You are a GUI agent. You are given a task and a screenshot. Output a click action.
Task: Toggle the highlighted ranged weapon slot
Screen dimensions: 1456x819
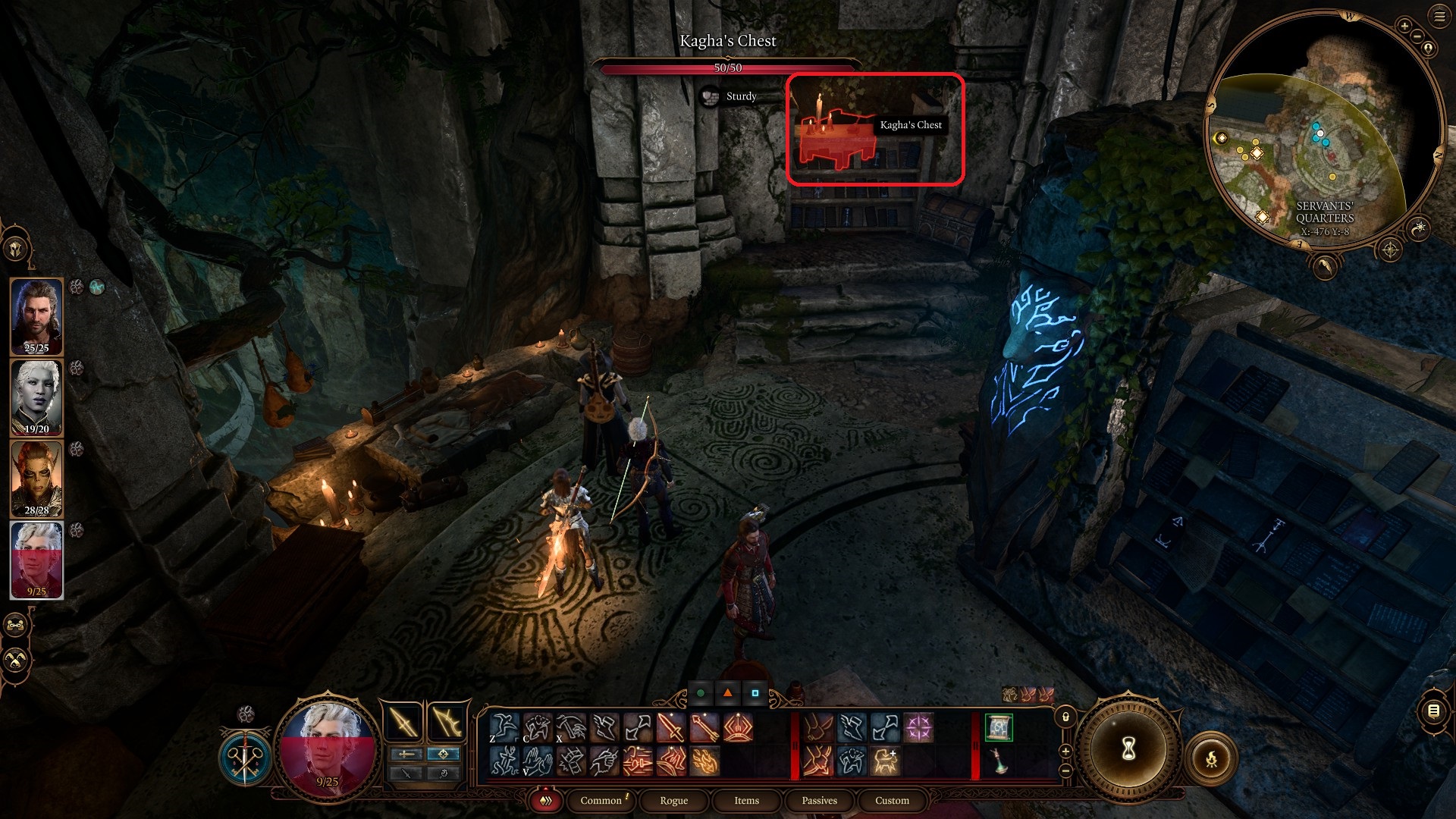444,754
